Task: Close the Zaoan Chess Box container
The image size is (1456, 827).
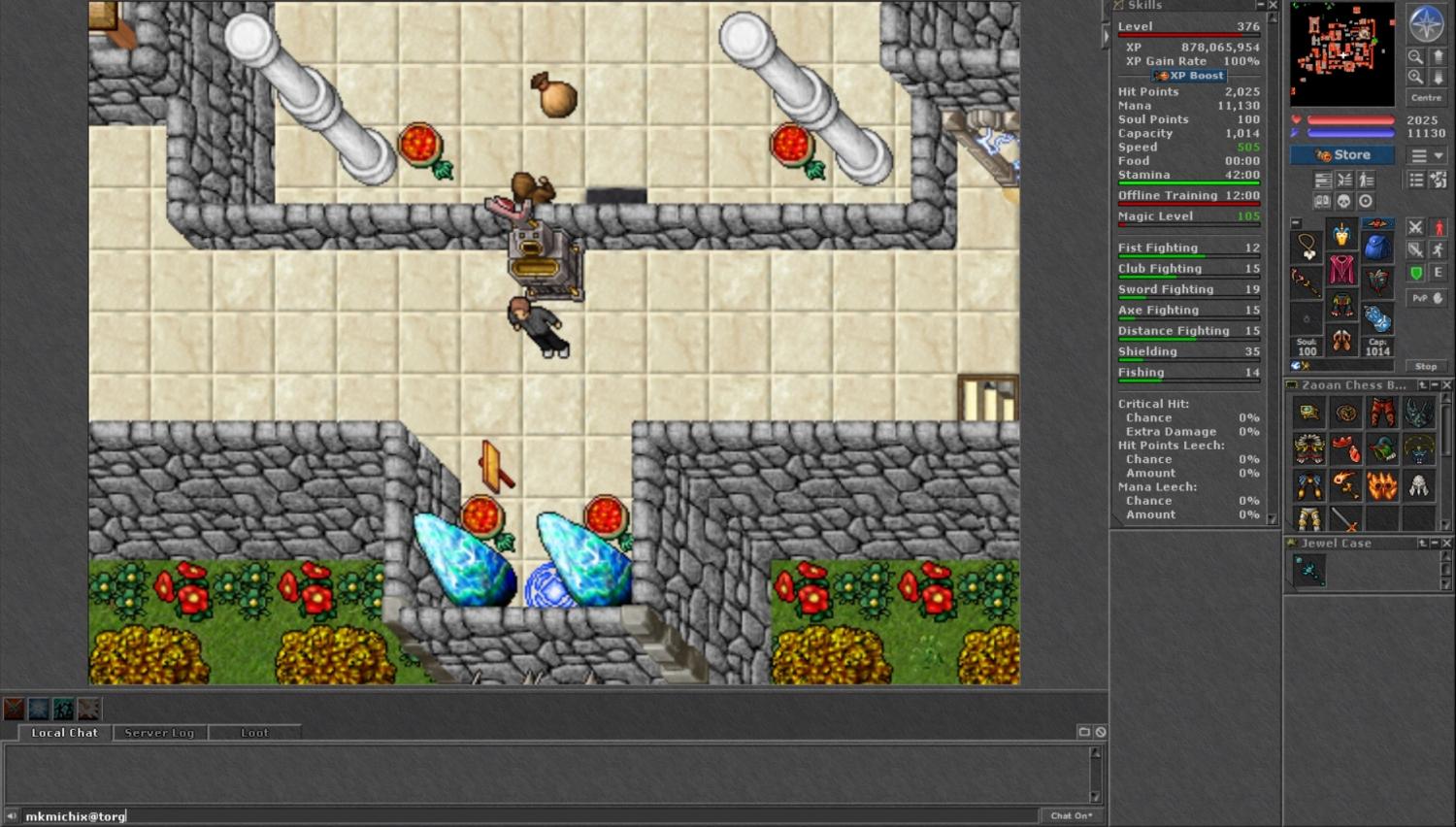Action: coord(1446,385)
